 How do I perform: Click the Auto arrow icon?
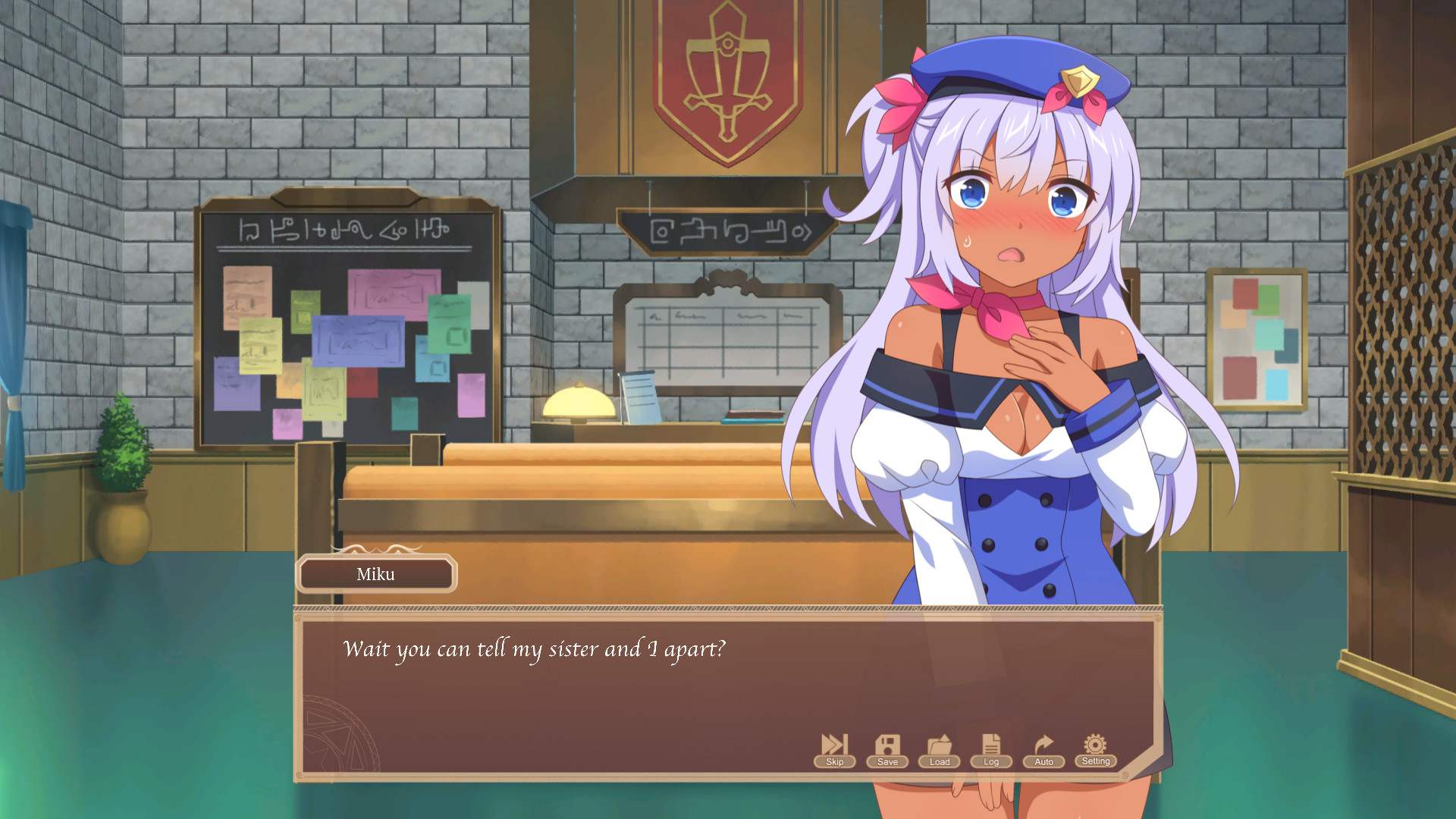click(1043, 745)
